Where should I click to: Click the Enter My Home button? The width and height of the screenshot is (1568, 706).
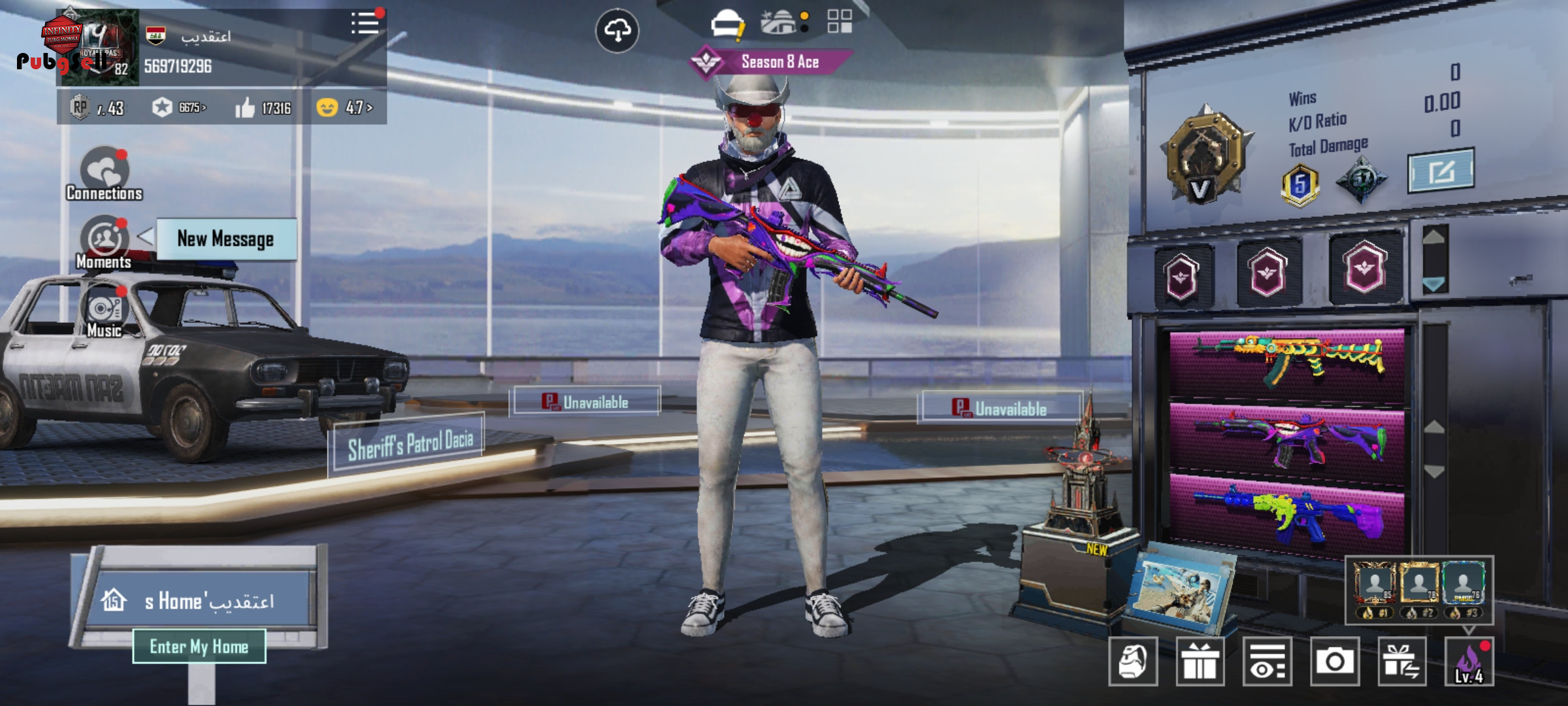click(x=199, y=647)
